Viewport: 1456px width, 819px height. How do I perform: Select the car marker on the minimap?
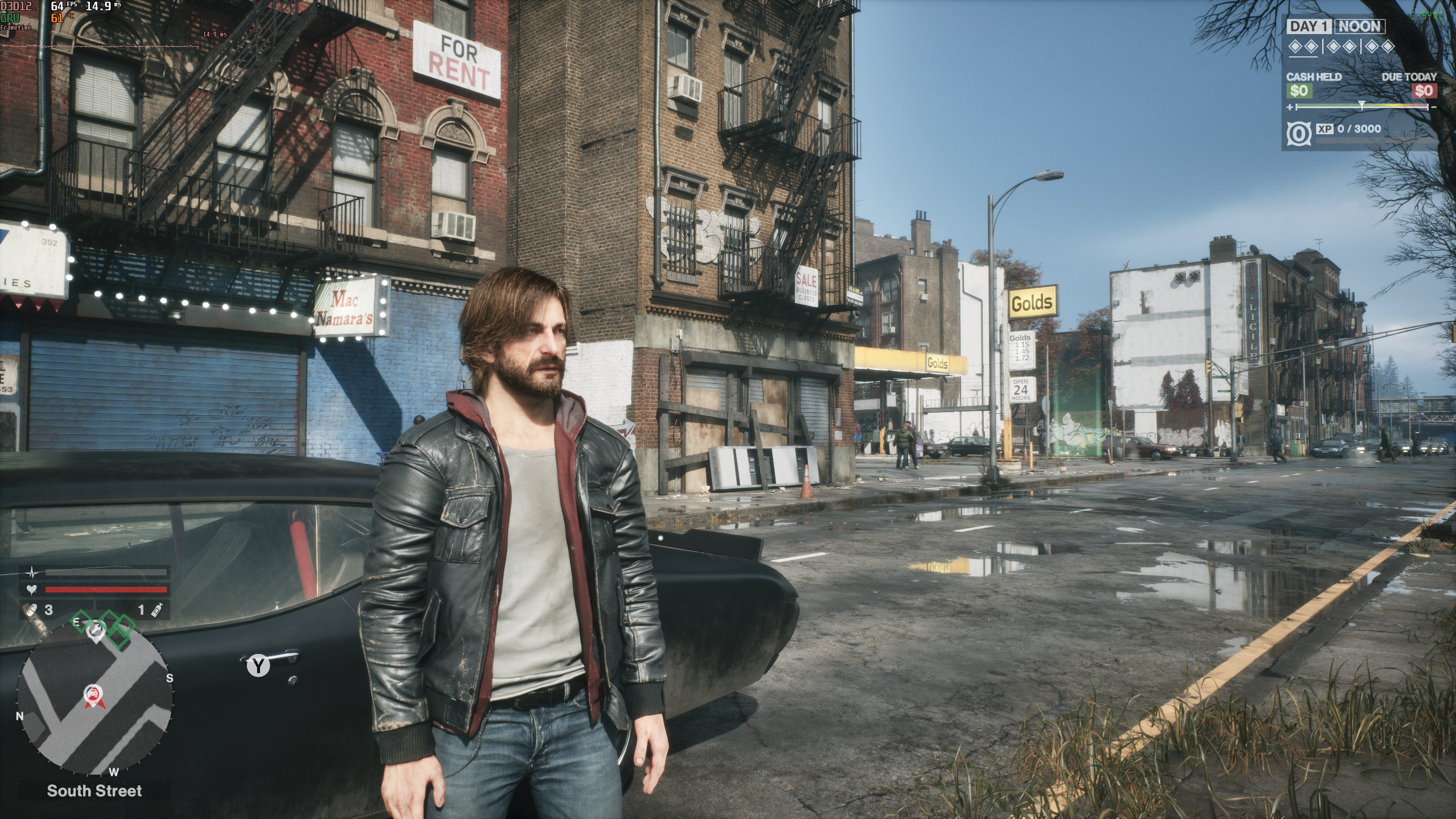[92, 694]
